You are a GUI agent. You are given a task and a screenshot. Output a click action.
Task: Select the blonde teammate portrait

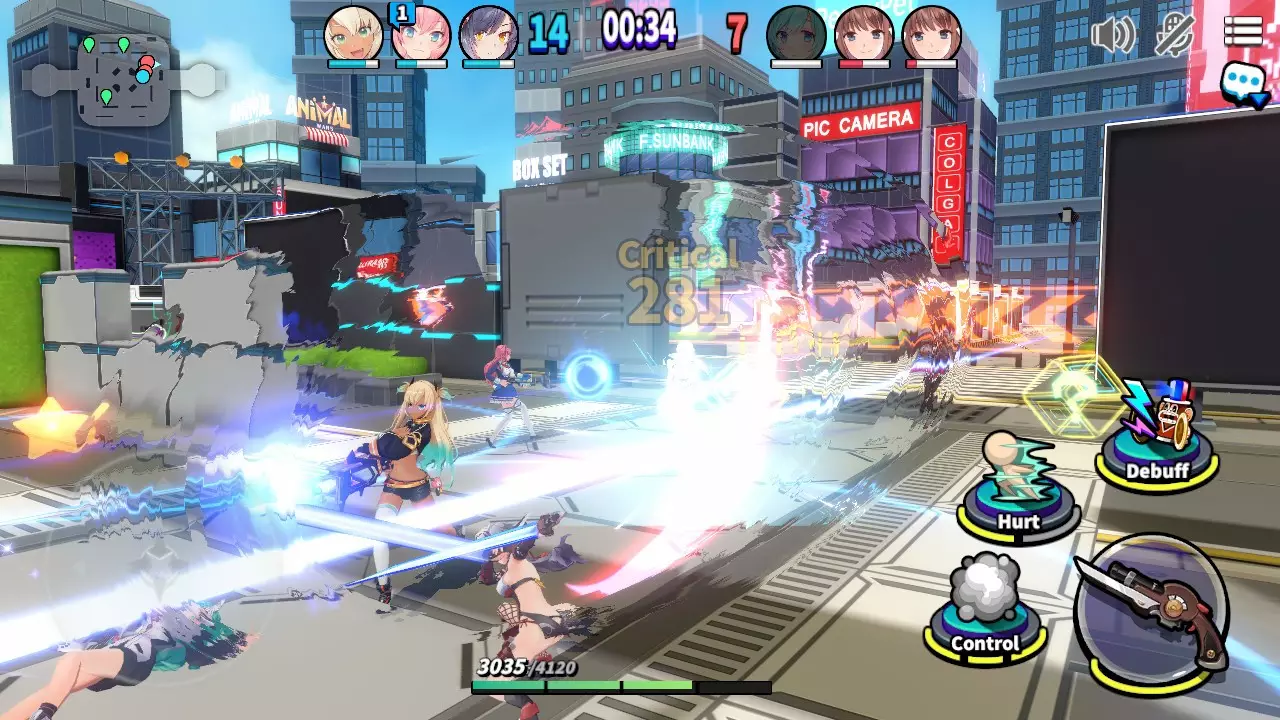[353, 33]
